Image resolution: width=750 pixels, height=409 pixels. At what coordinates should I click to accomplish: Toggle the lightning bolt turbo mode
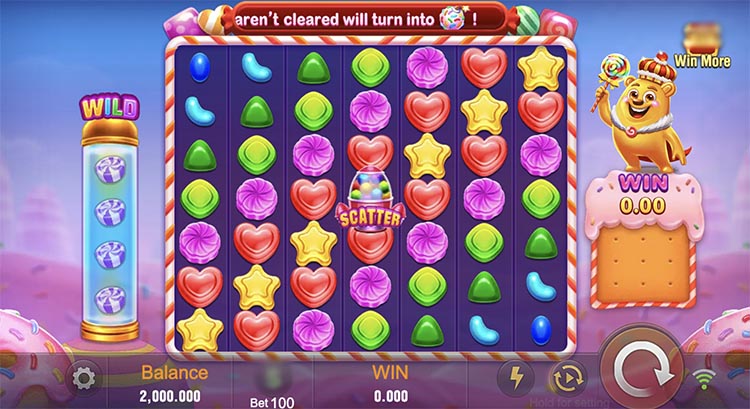tap(517, 377)
